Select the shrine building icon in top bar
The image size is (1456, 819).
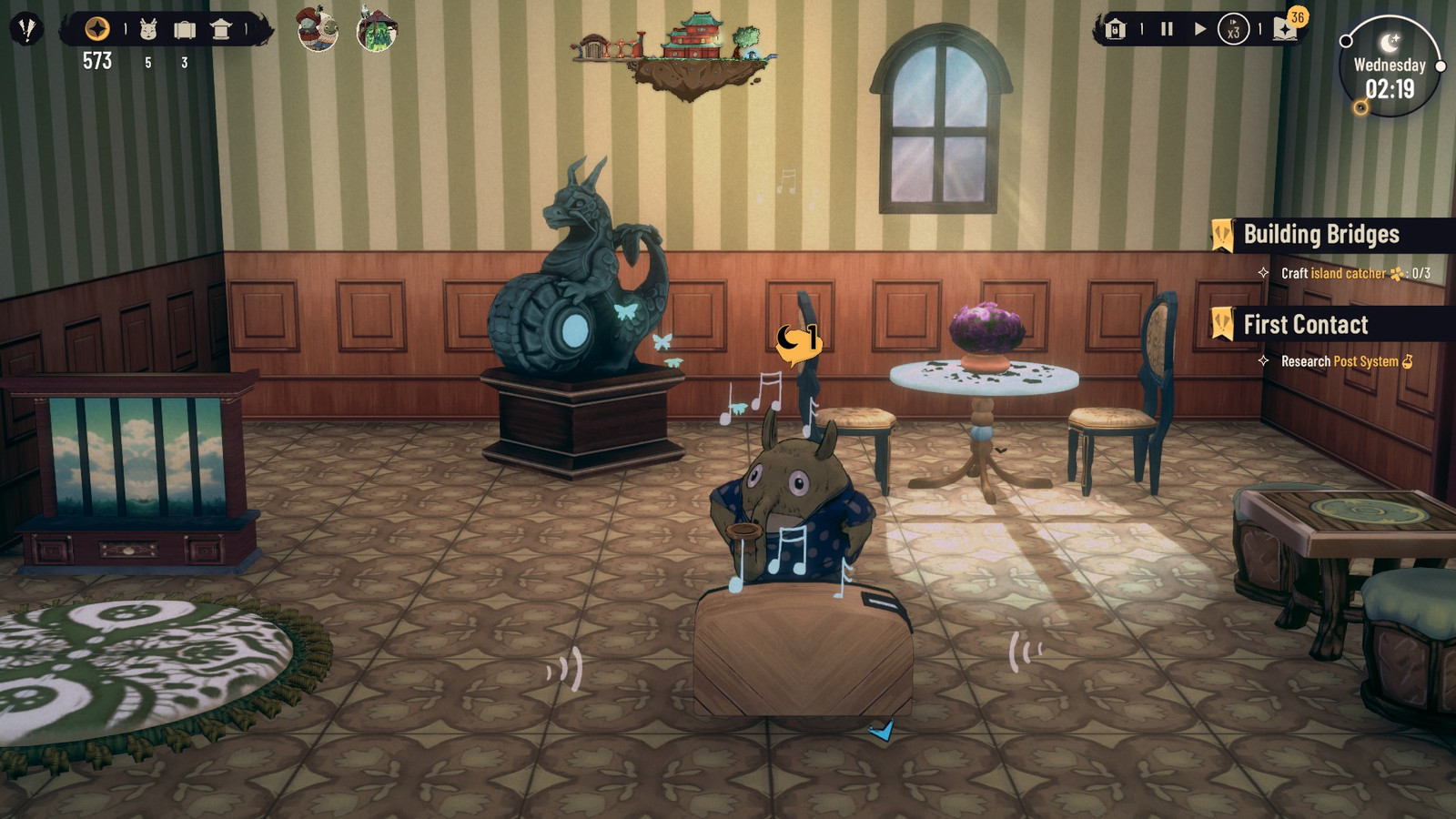(x=222, y=28)
